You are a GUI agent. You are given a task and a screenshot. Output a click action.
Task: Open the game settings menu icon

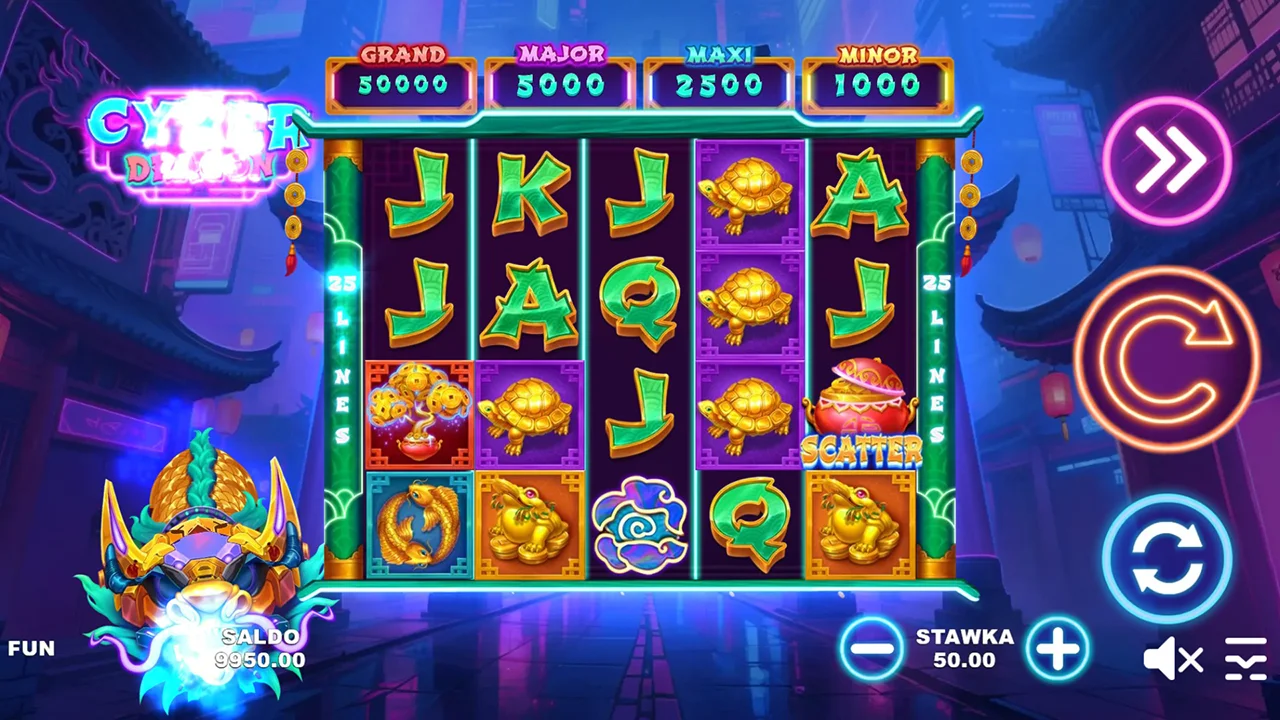click(1245, 659)
